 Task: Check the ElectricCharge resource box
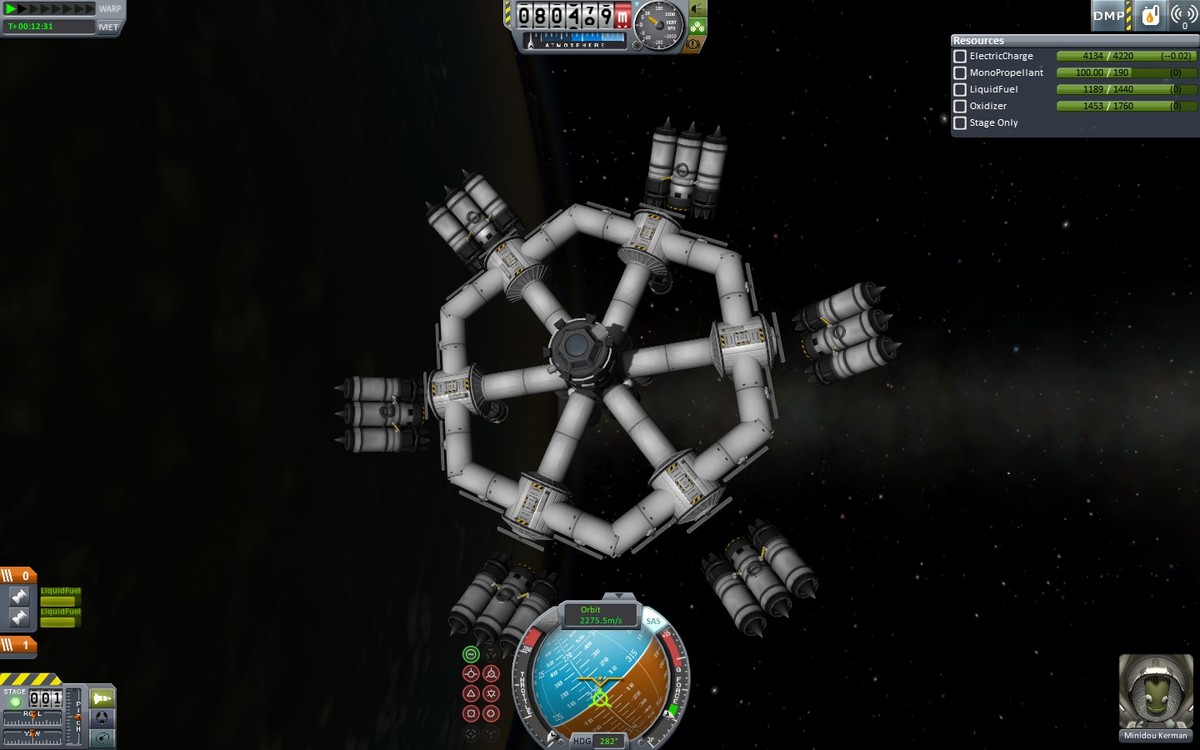click(960, 56)
